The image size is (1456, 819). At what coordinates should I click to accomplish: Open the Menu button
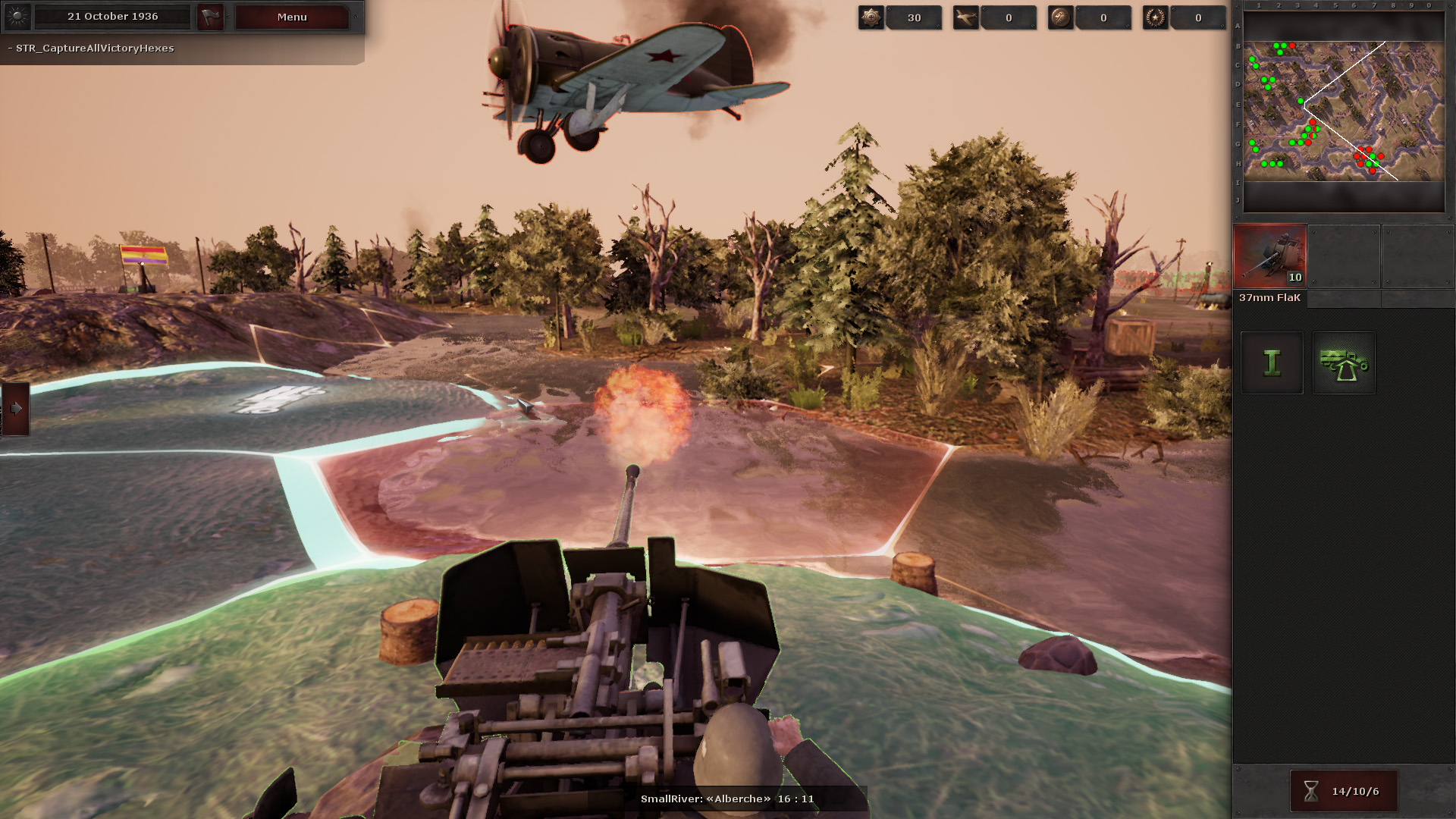click(x=292, y=17)
